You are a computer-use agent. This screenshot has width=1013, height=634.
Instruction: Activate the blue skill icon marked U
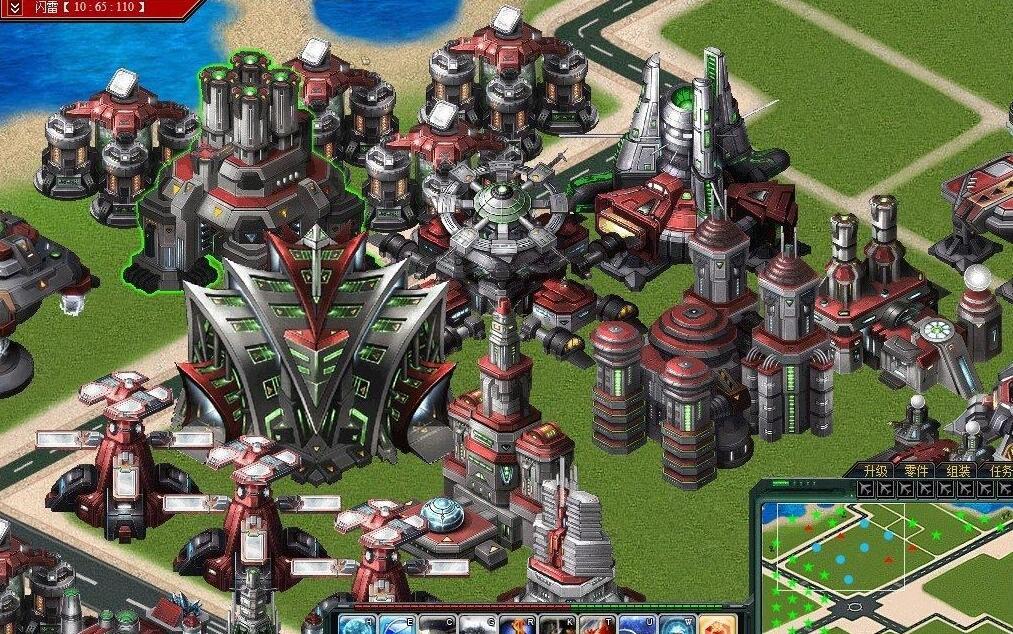click(x=637, y=624)
